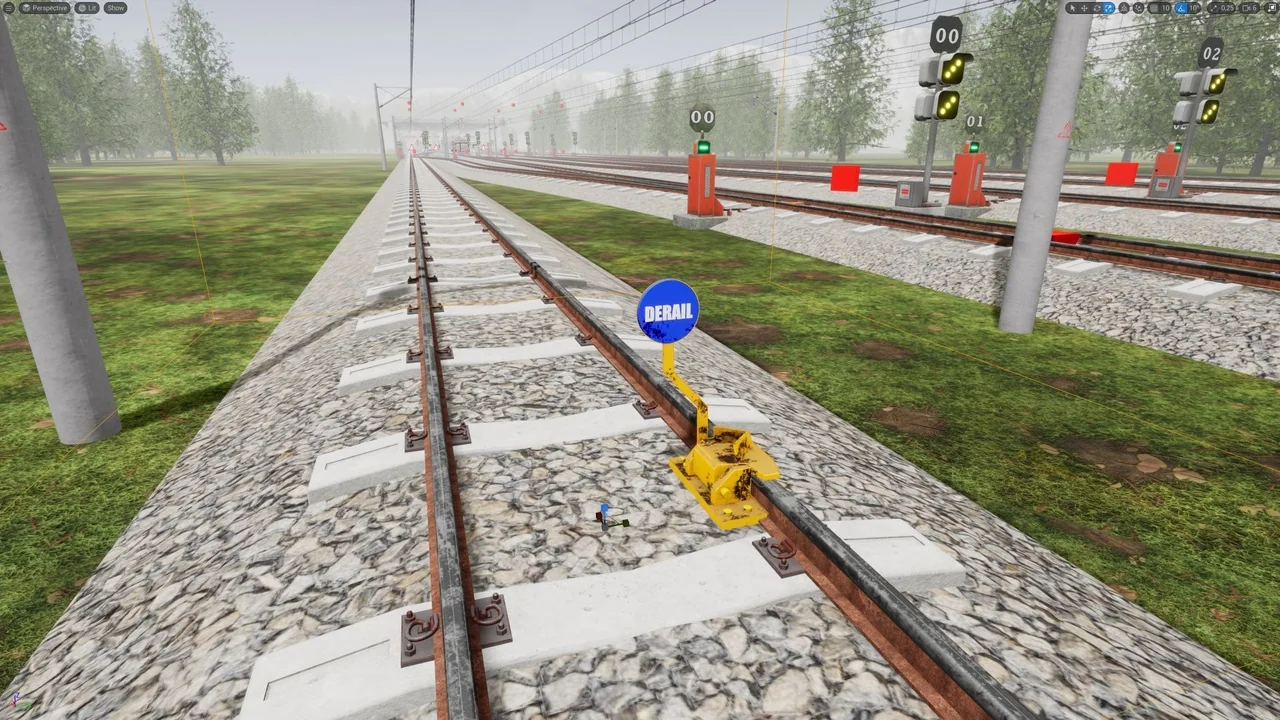Activate the Move (translate) tool

1084,7
